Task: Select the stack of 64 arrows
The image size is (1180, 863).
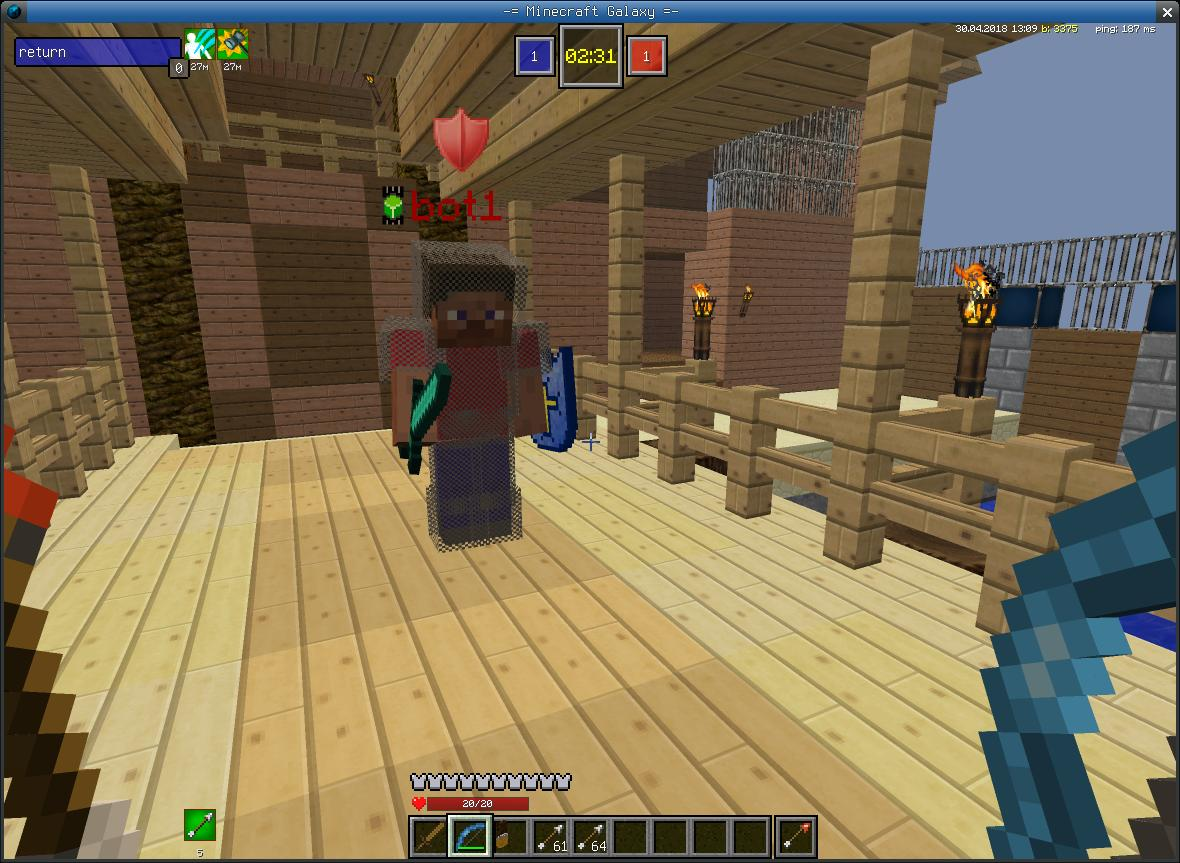Action: click(x=589, y=837)
